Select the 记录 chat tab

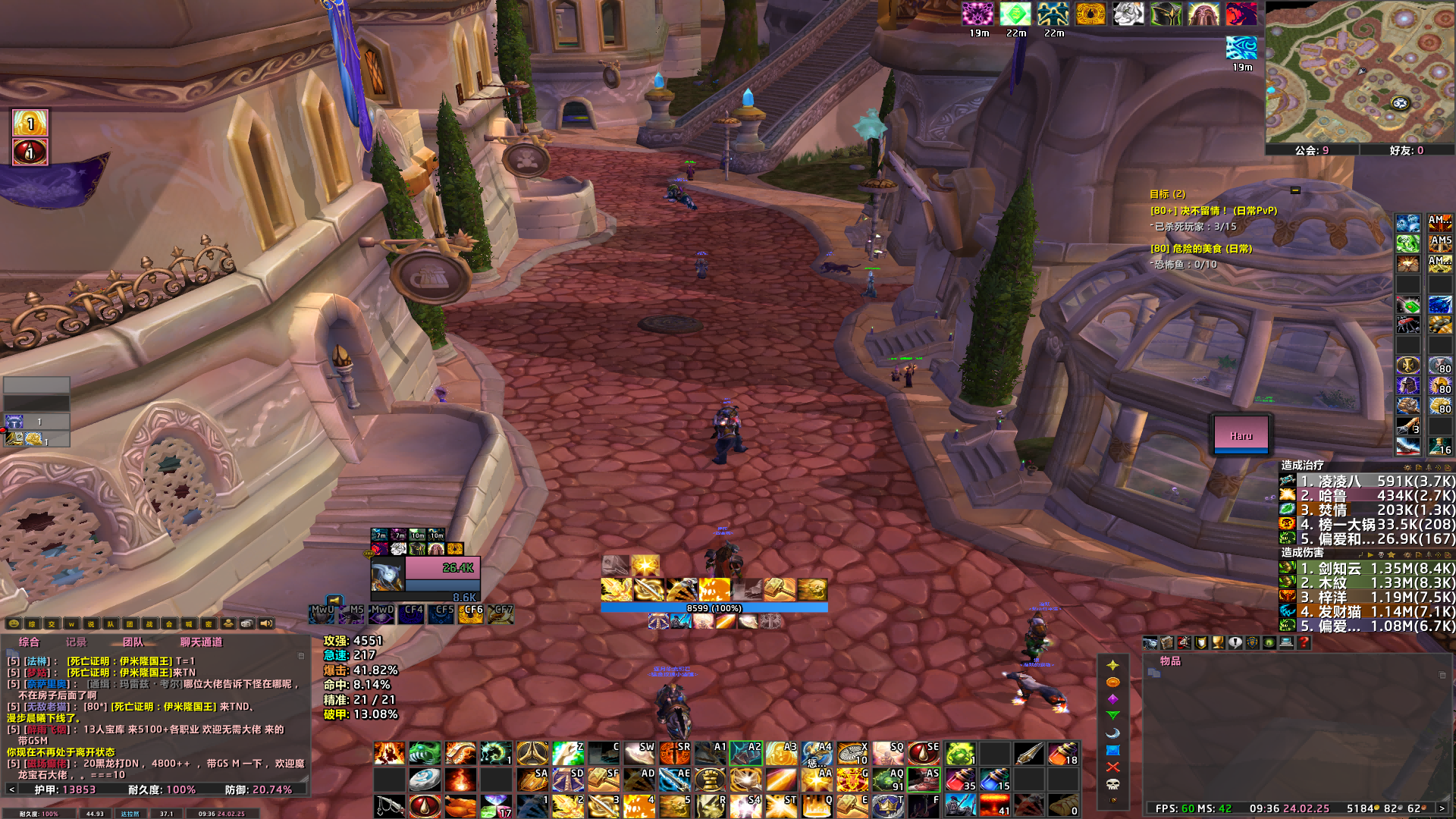coord(76,642)
